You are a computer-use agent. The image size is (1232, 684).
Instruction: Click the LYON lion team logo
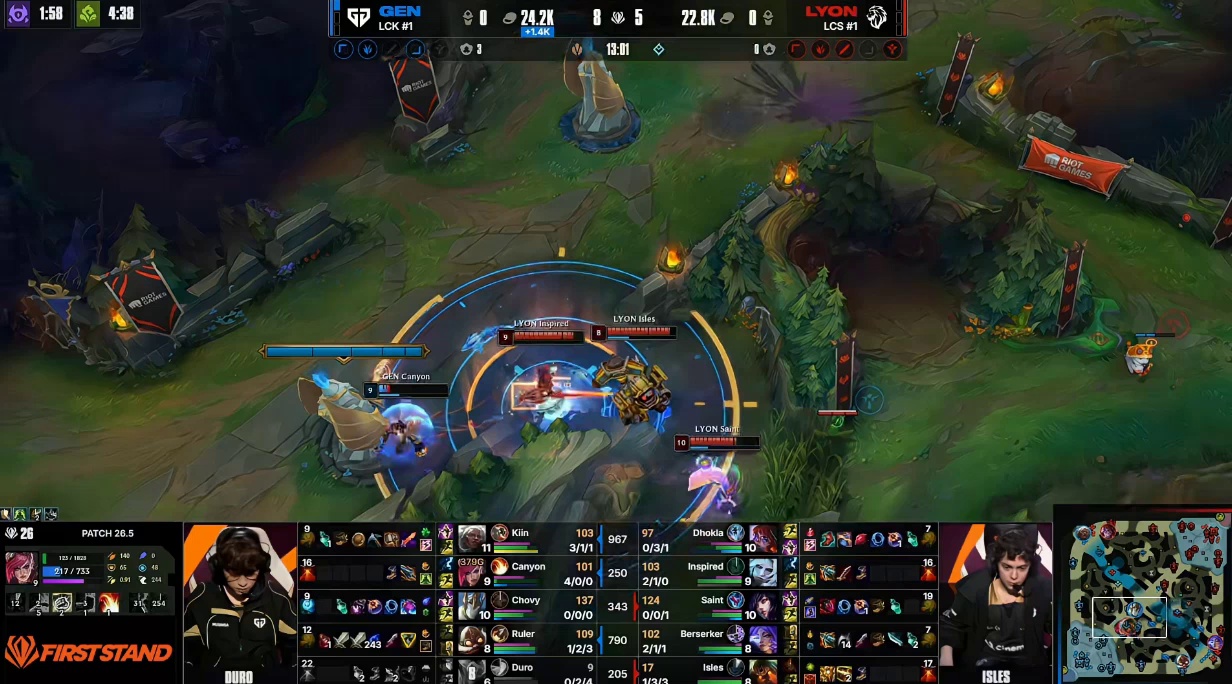[x=877, y=17]
